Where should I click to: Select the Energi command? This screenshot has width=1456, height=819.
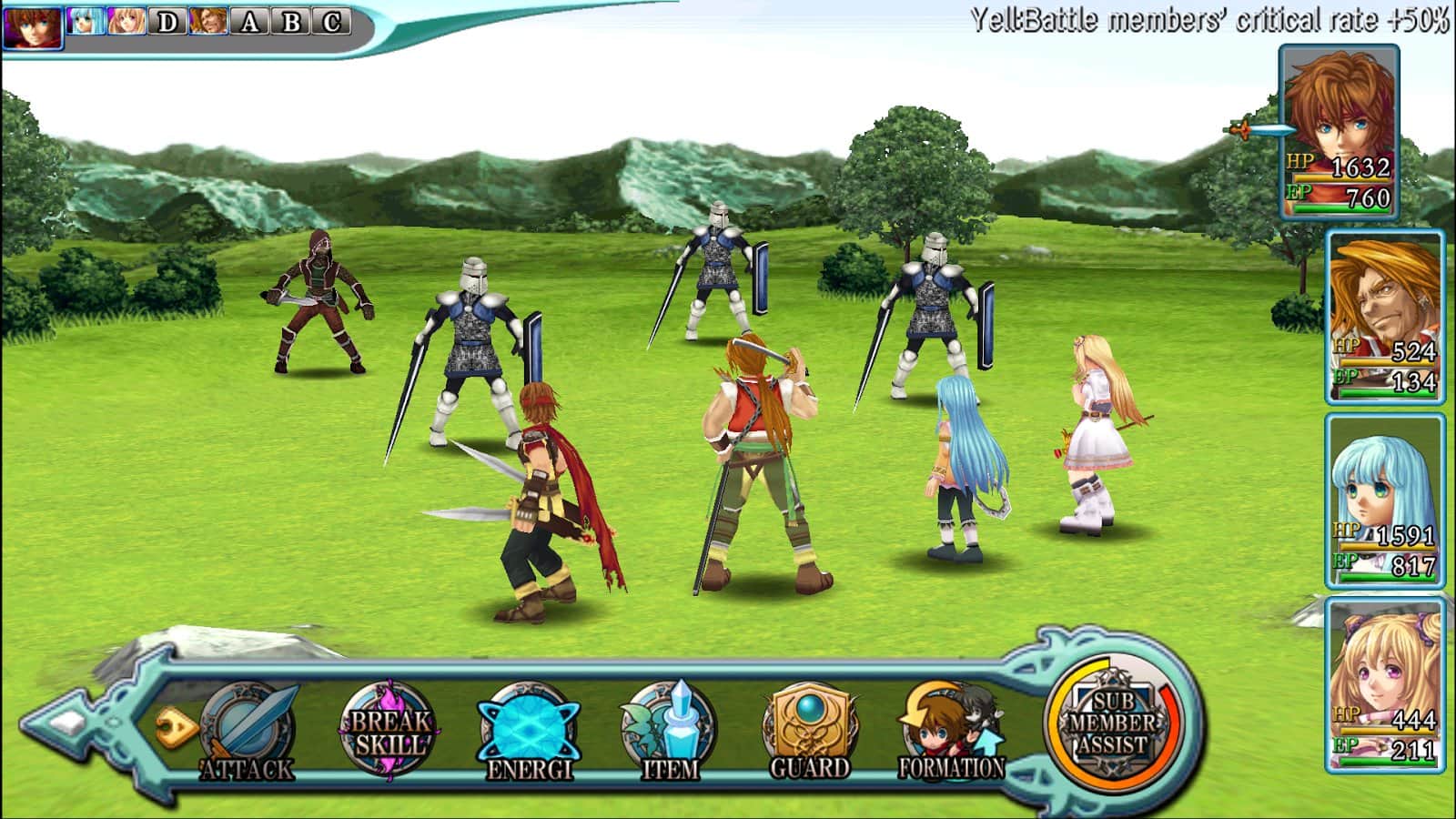(x=529, y=733)
